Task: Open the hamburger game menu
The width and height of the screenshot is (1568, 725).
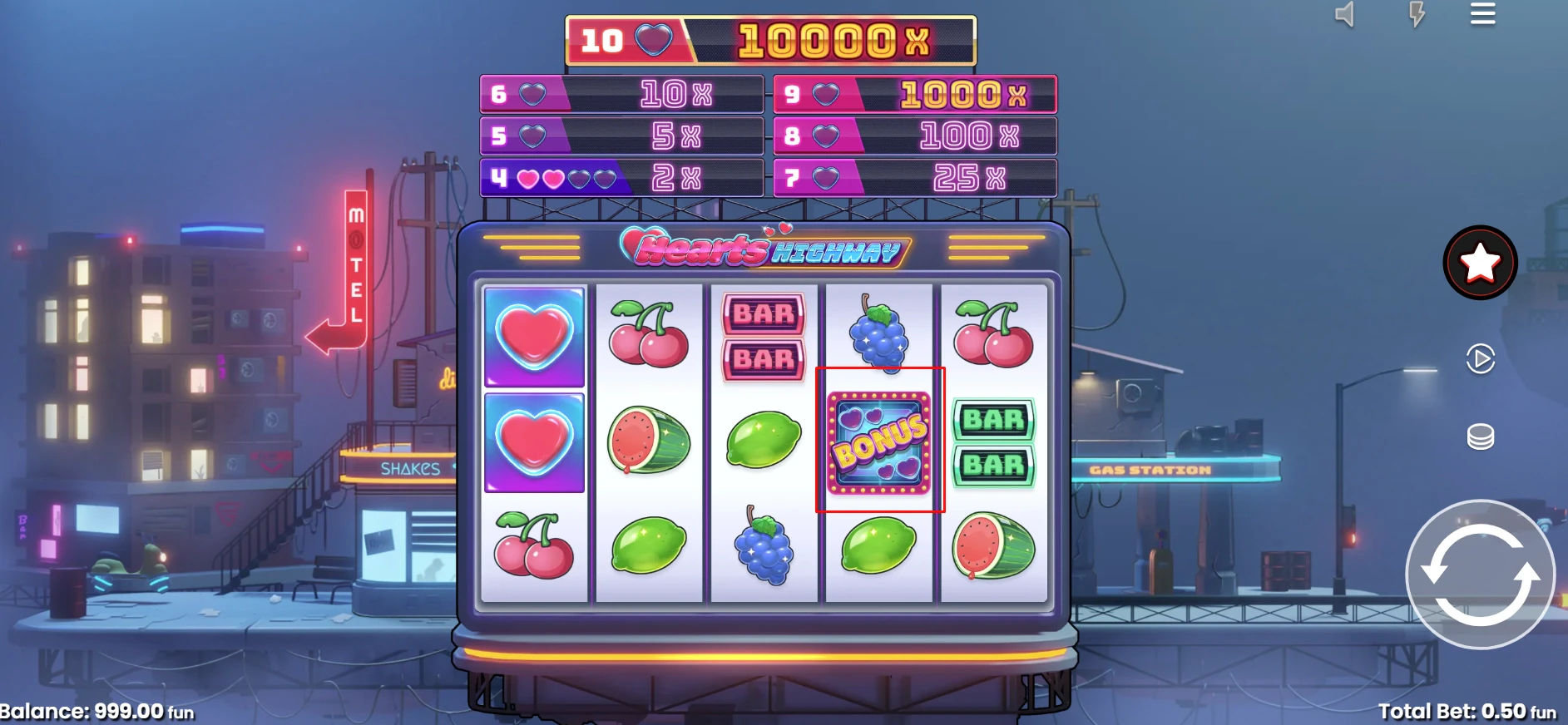Action: pyautogui.click(x=1481, y=15)
